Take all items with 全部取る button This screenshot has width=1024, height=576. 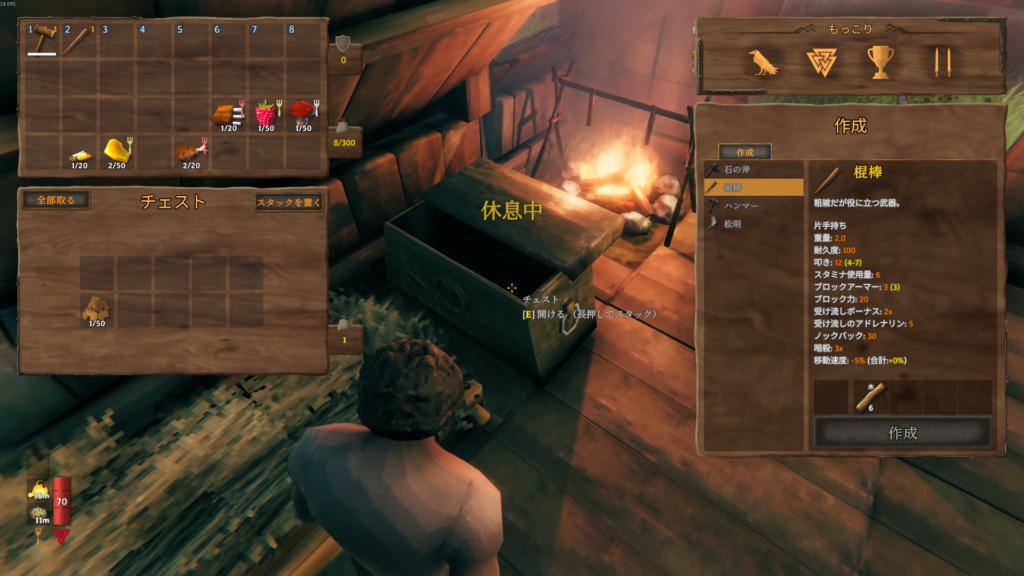click(x=55, y=200)
